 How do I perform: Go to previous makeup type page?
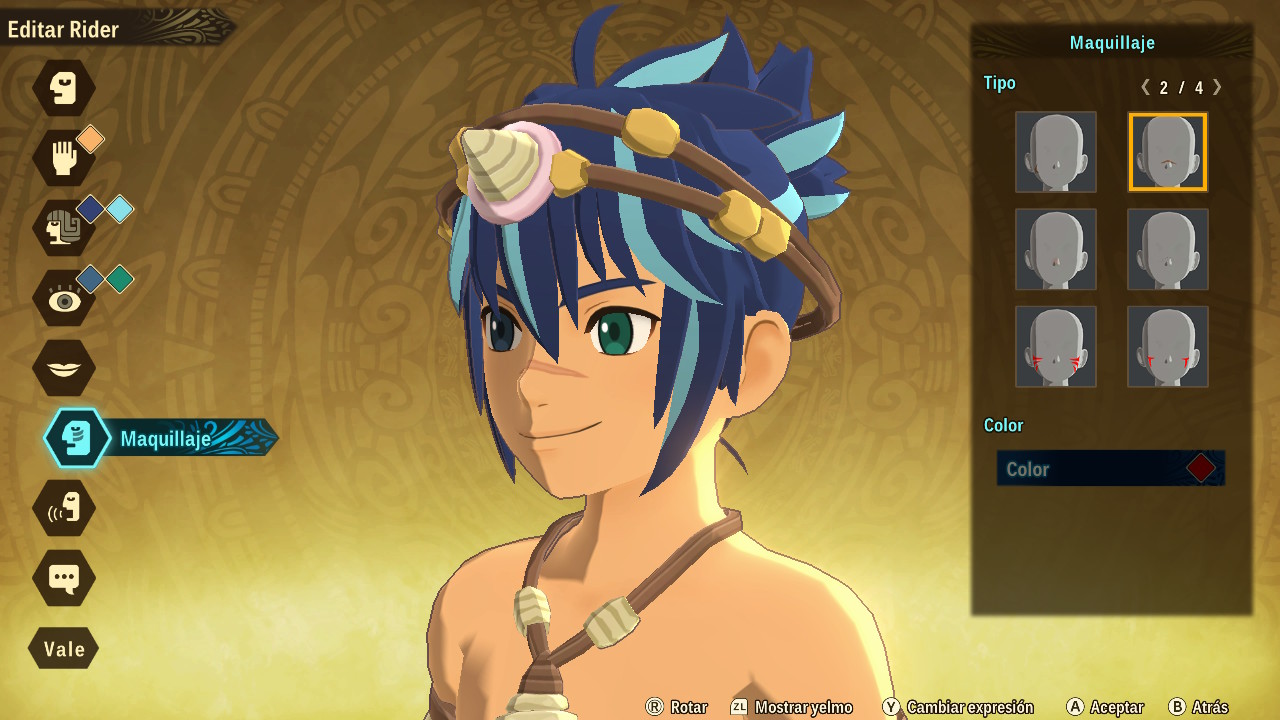(1145, 87)
